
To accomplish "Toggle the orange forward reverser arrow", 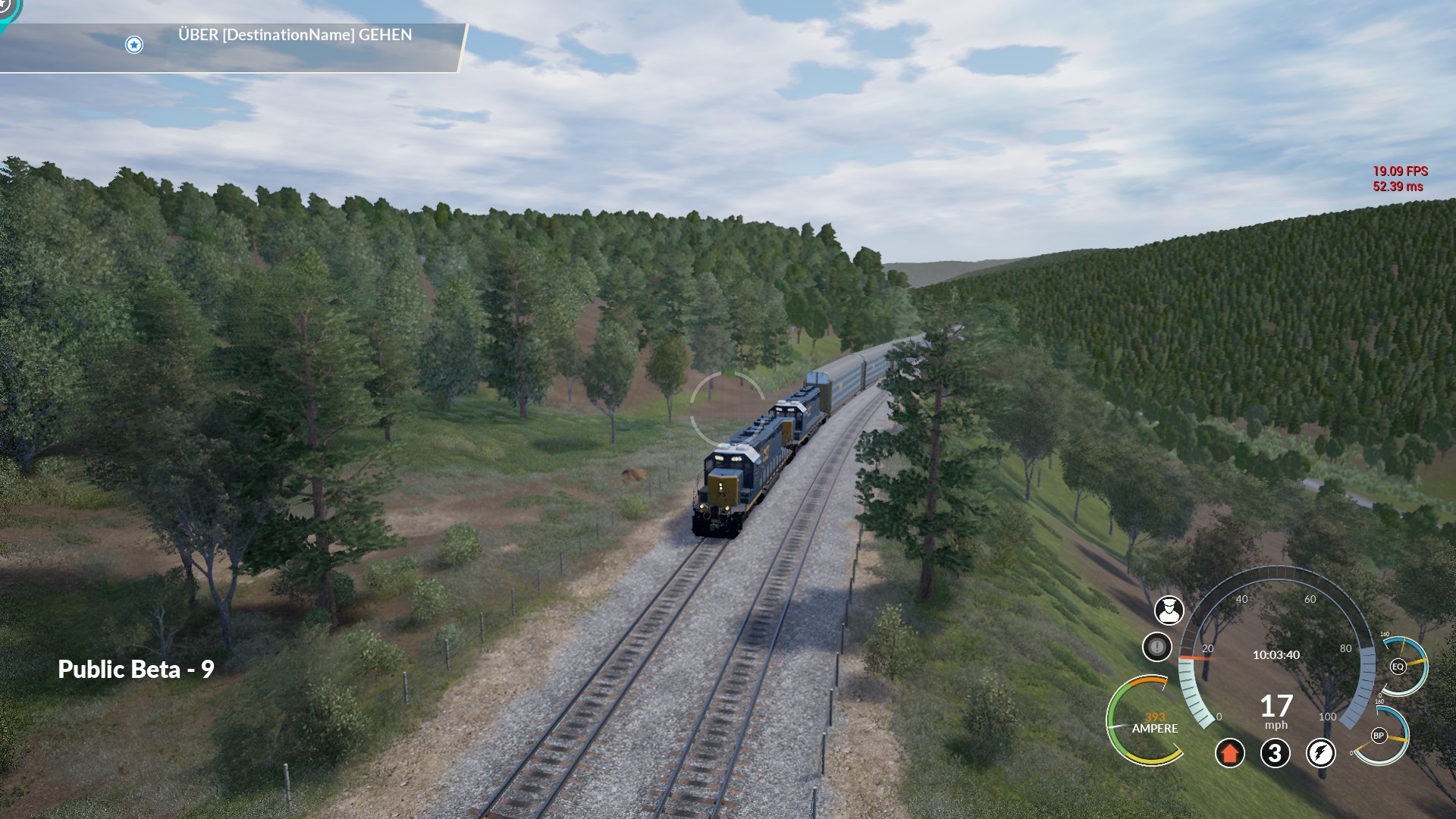I will (1229, 753).
